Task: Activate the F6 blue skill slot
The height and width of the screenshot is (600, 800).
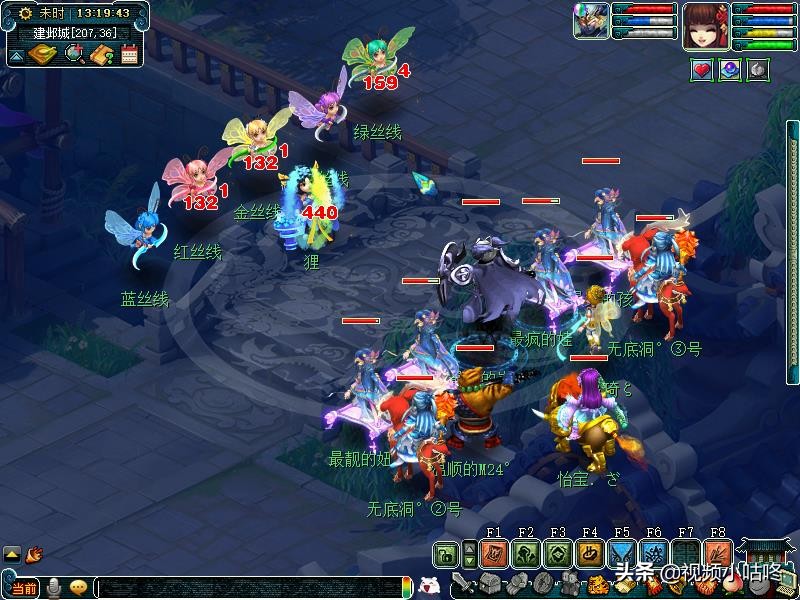Action: click(654, 554)
